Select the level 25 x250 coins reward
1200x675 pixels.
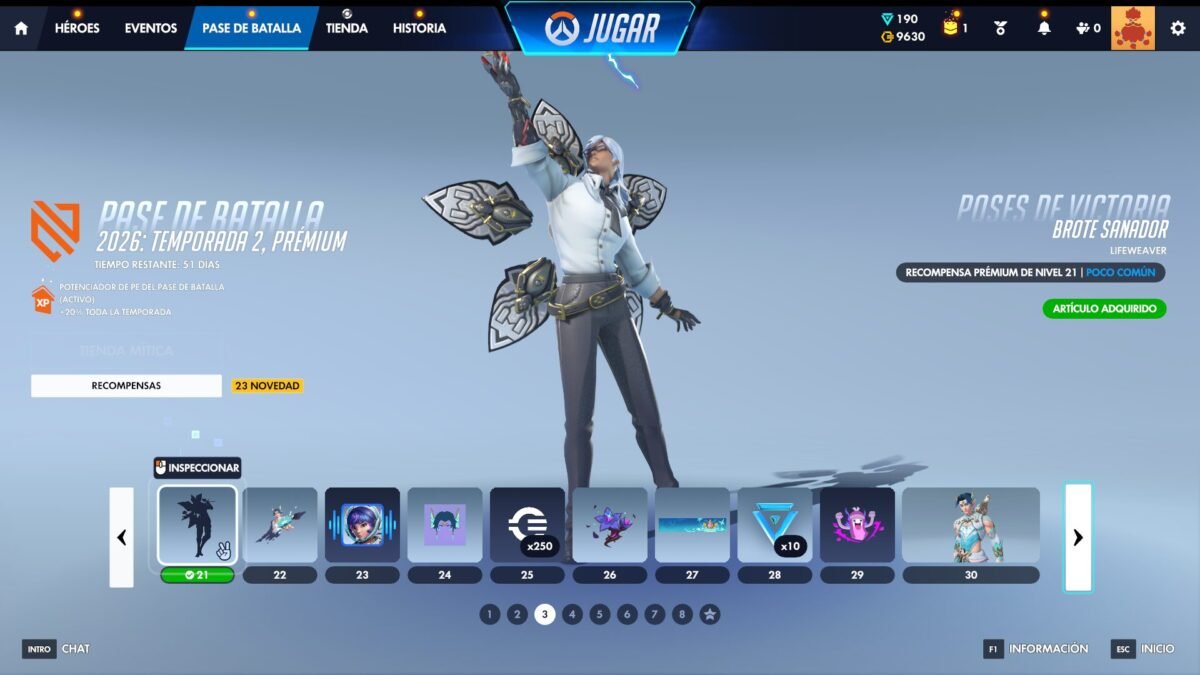click(x=527, y=525)
